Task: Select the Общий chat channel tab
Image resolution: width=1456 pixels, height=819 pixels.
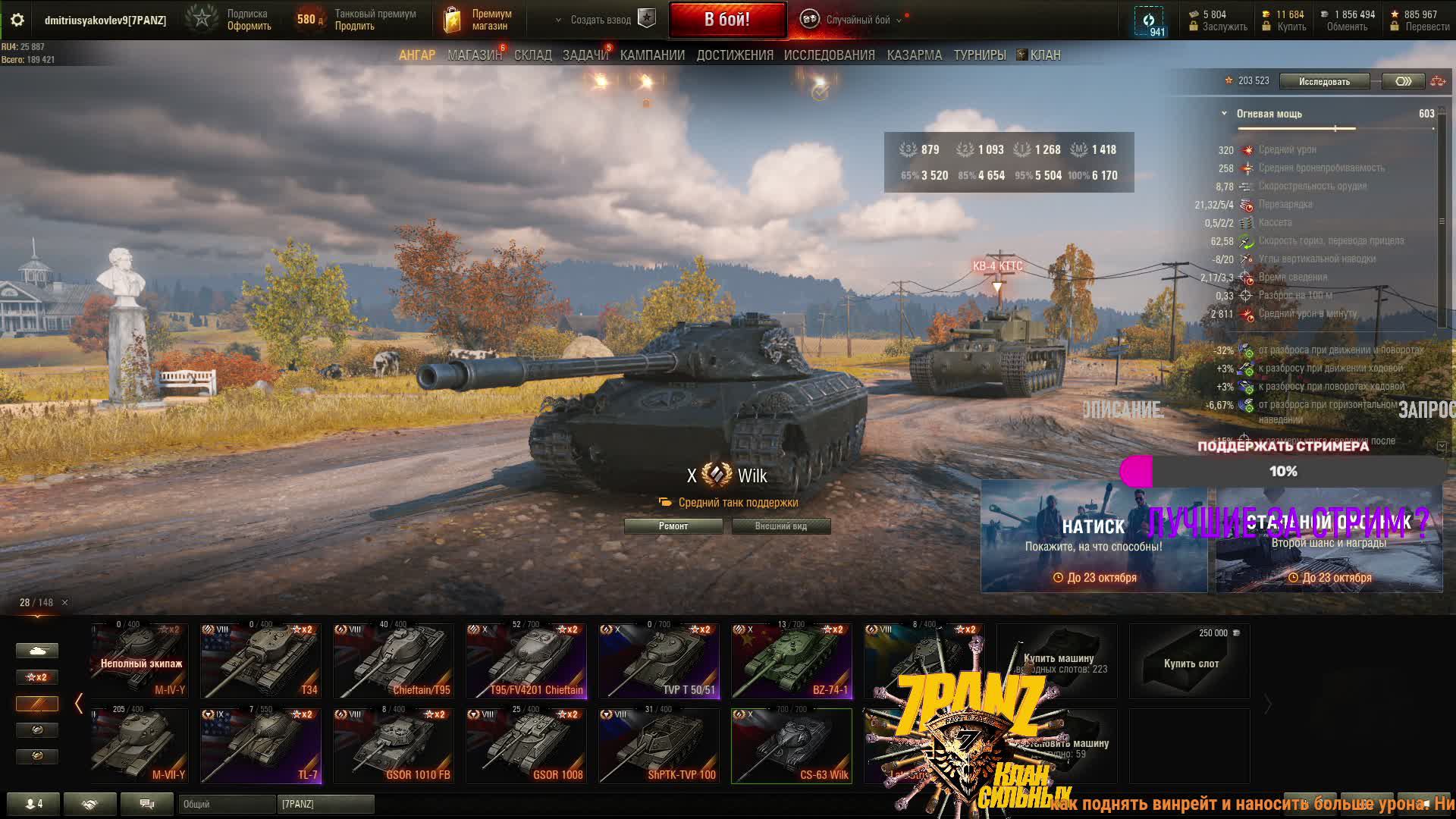Action: [226, 804]
